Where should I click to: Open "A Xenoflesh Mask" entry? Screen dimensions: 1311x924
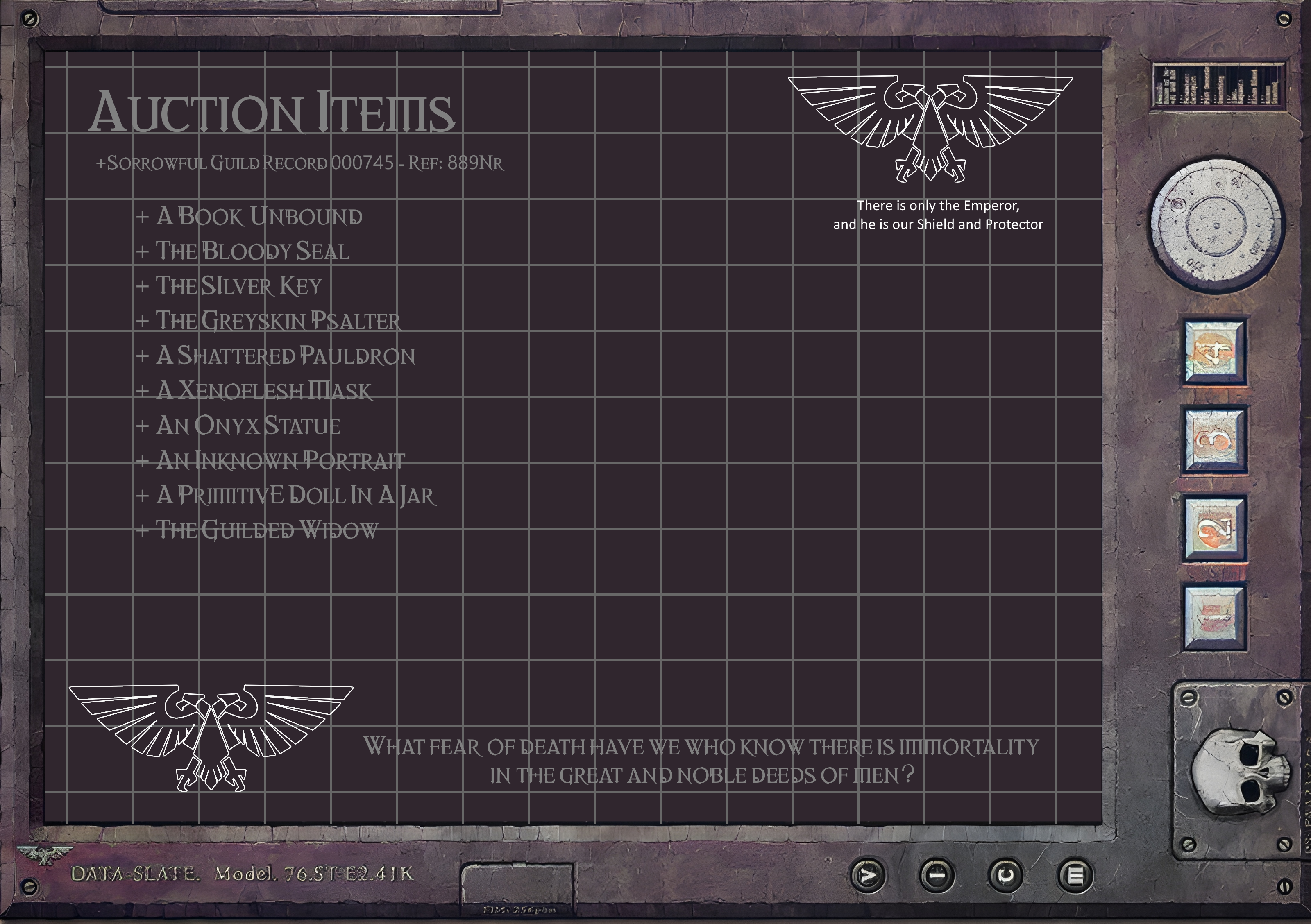264,391
